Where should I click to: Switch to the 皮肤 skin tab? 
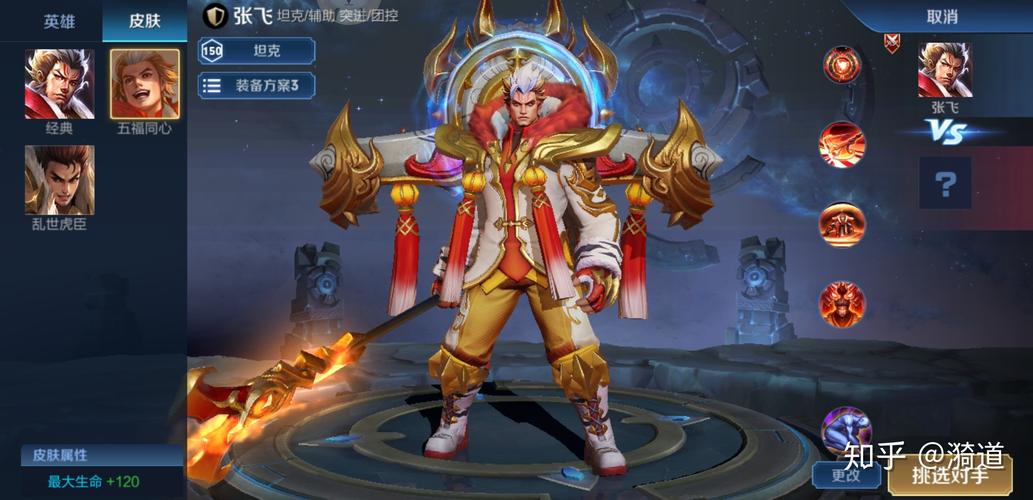pos(144,20)
